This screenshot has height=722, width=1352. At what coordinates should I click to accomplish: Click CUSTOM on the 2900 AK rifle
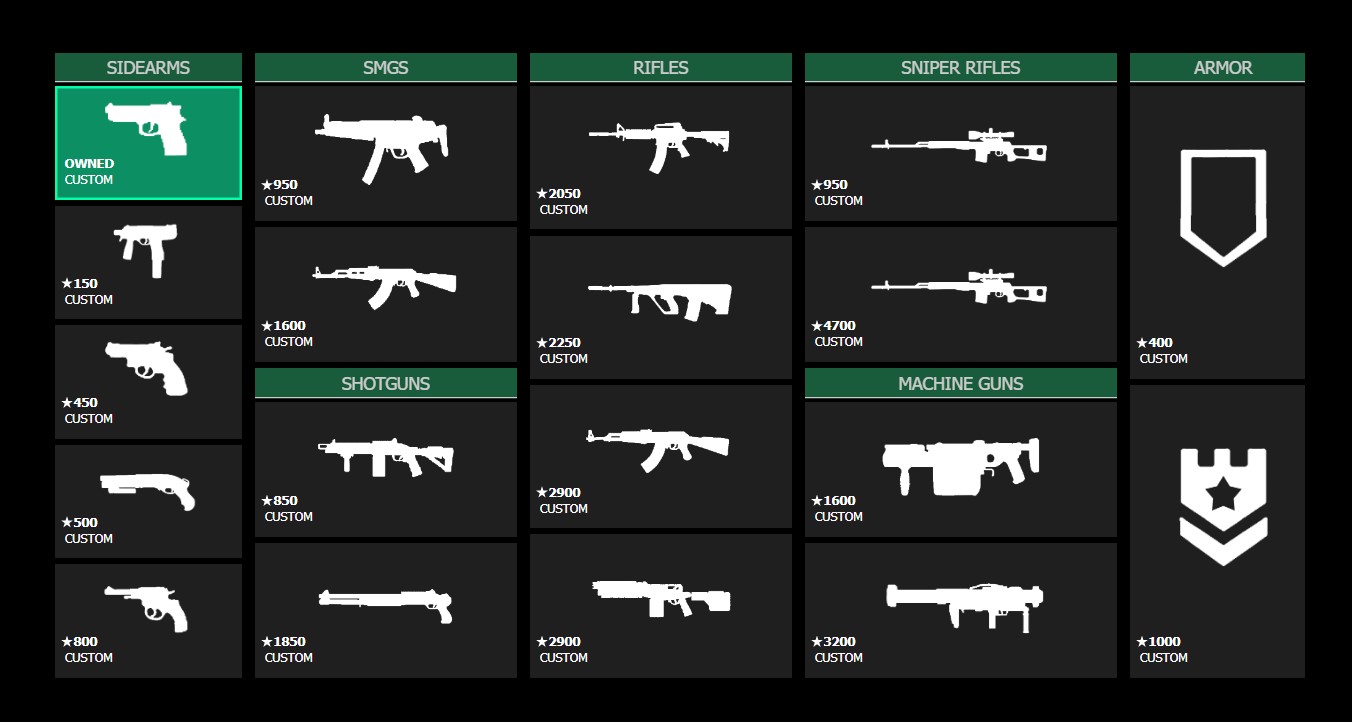point(563,508)
